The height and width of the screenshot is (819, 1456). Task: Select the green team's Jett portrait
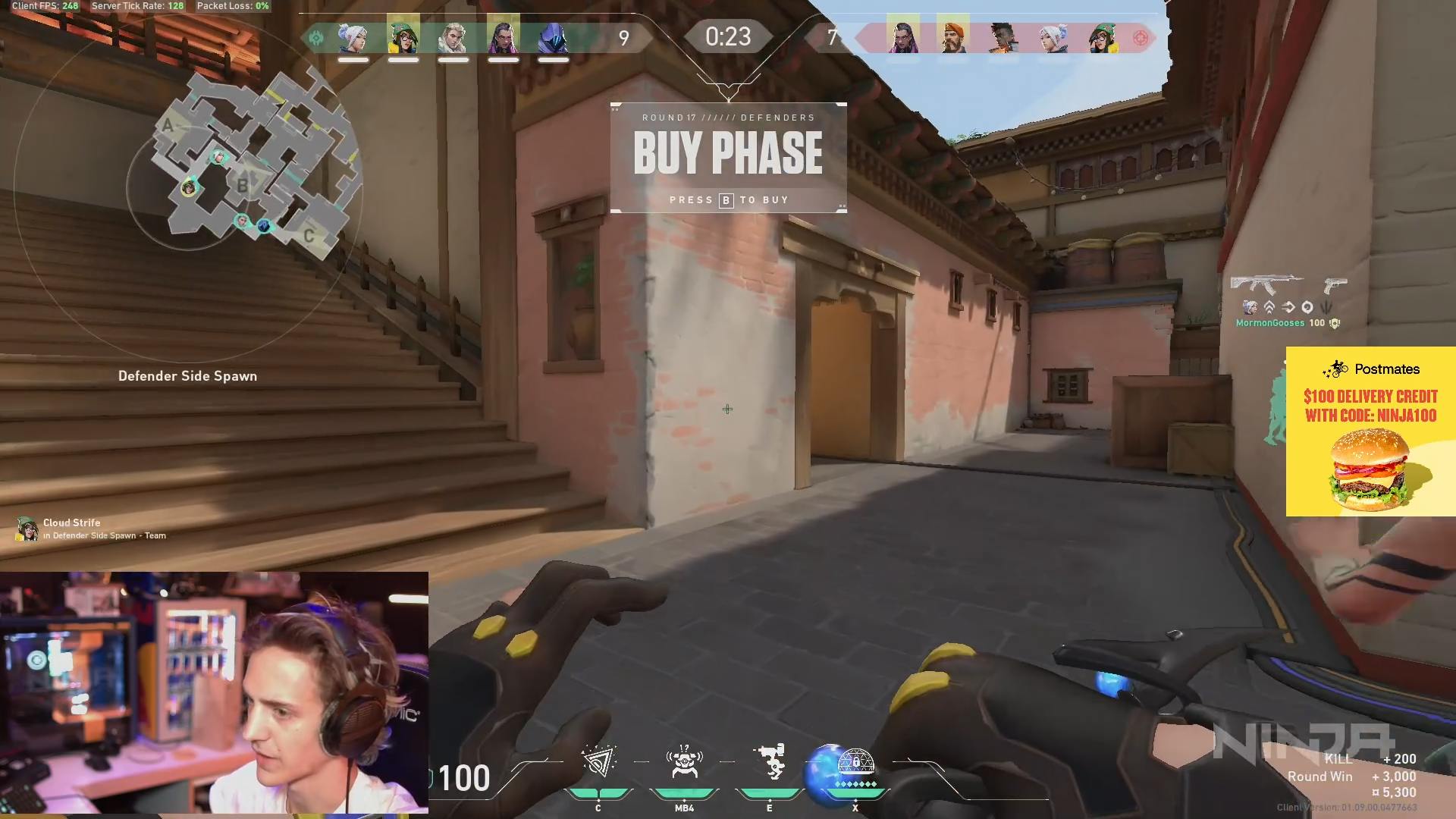(x=353, y=37)
